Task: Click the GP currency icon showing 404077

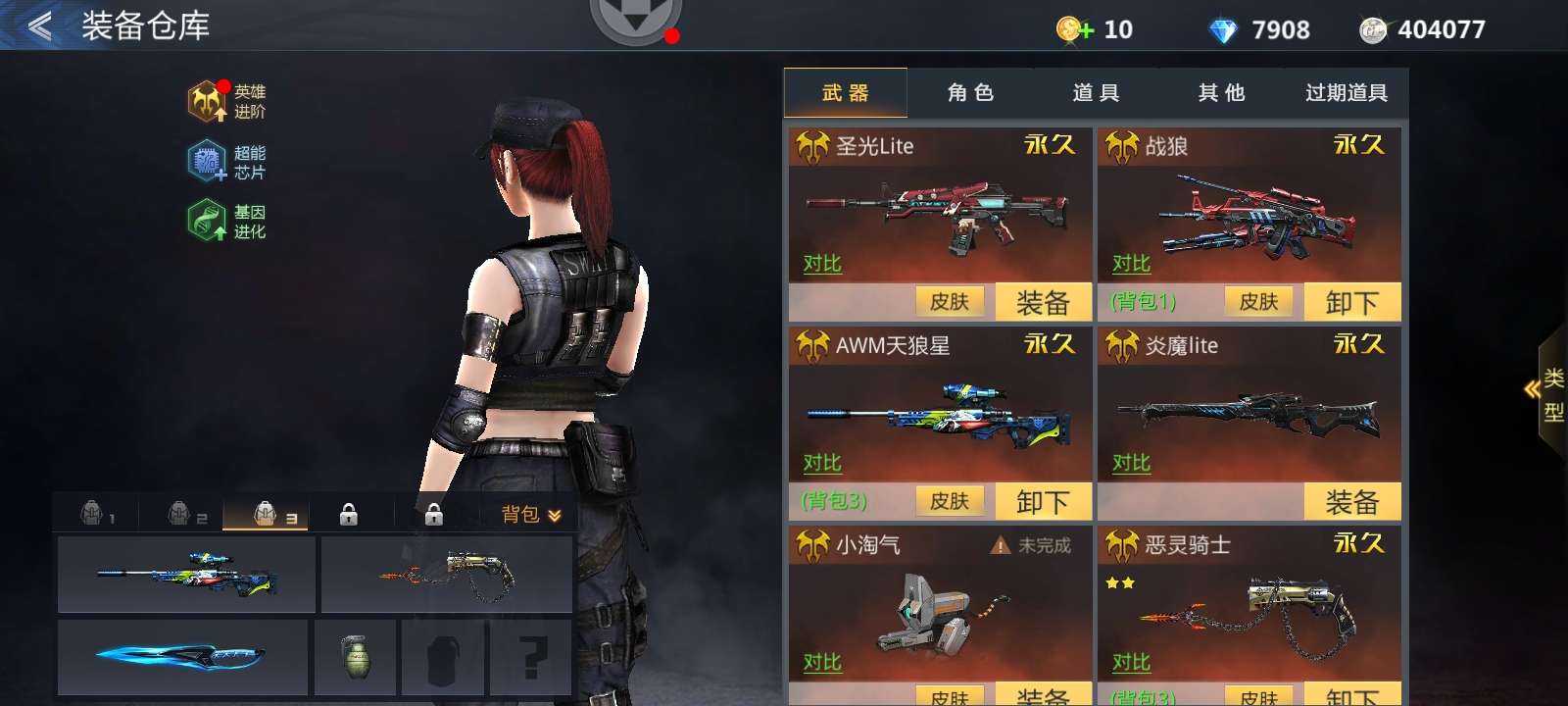Action: tap(1375, 29)
